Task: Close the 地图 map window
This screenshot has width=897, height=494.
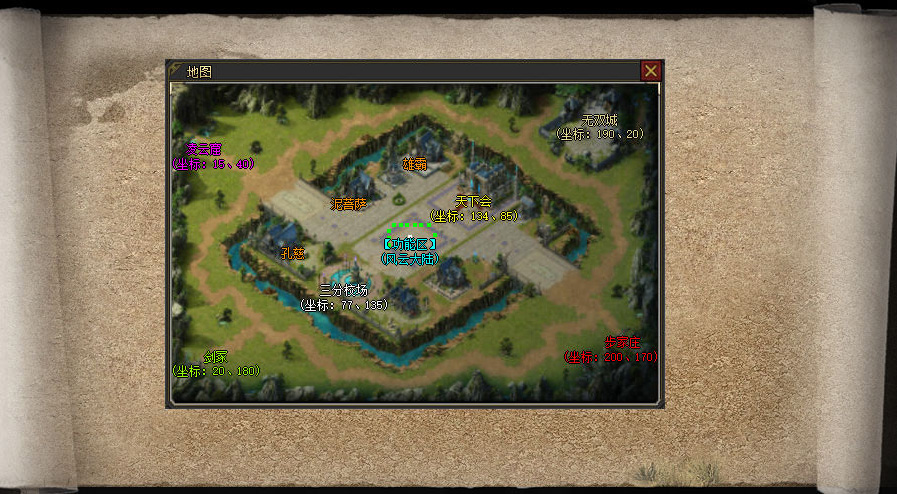Action: [x=650, y=71]
